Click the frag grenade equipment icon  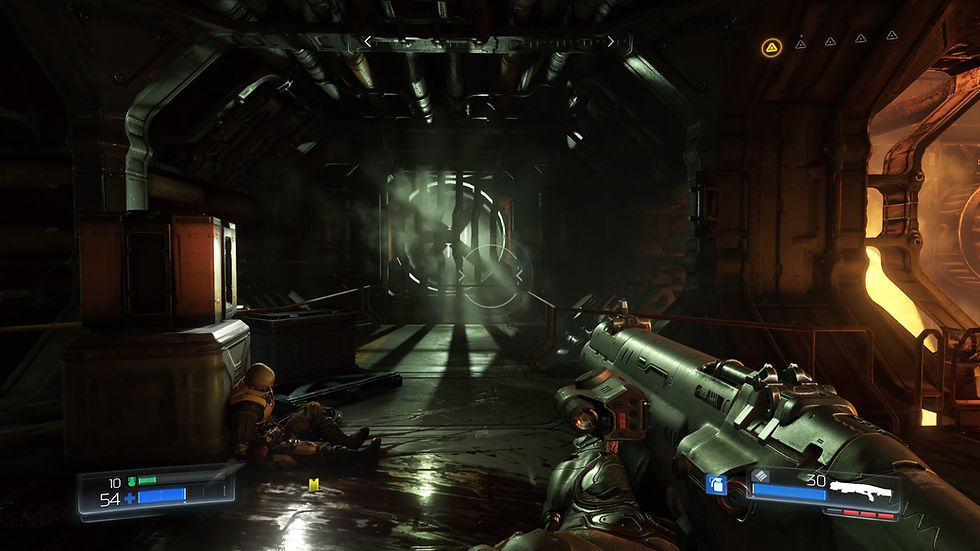(716, 485)
